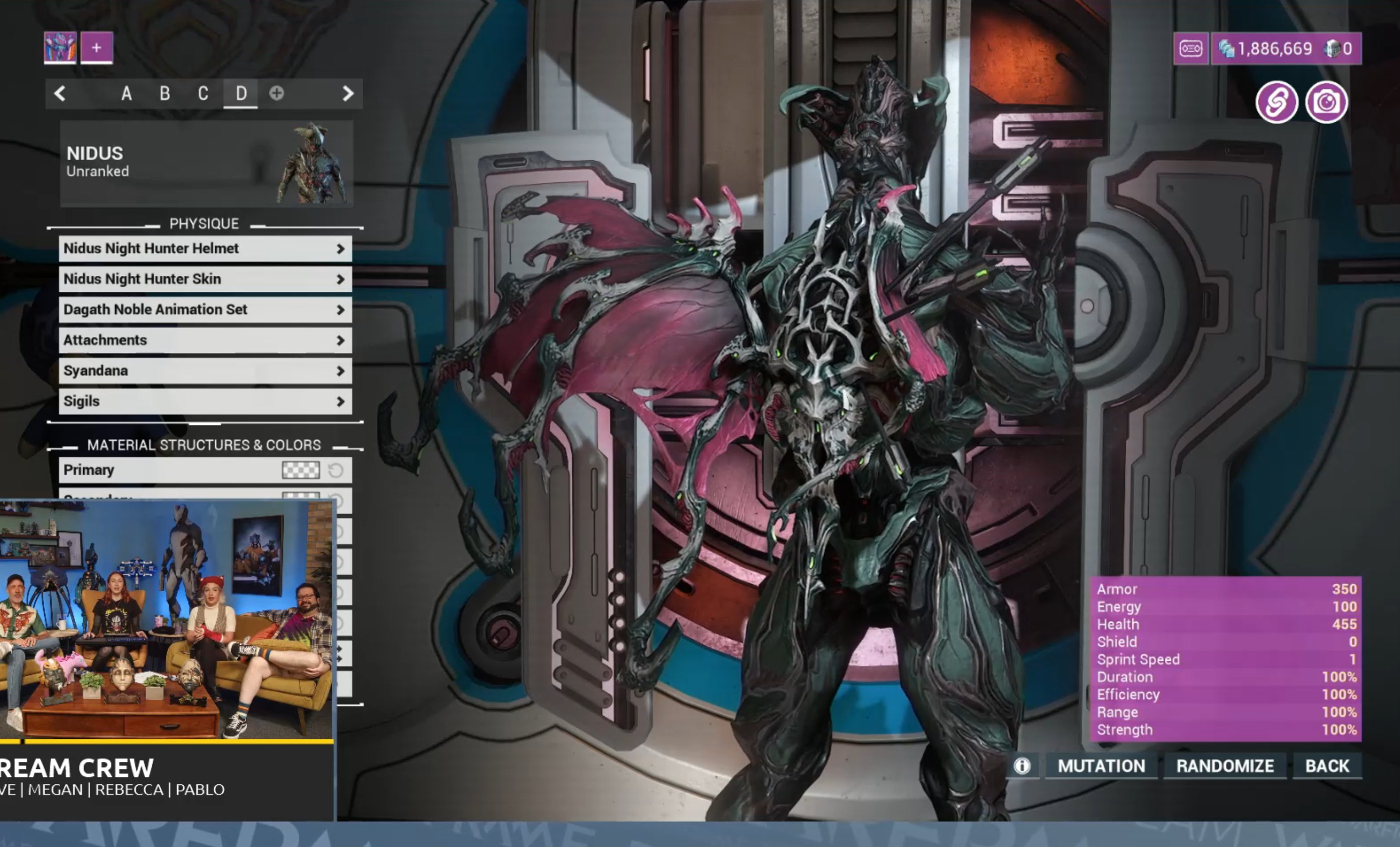Click the glyph profile icon at top left
The height and width of the screenshot is (847, 1400).
coord(60,48)
